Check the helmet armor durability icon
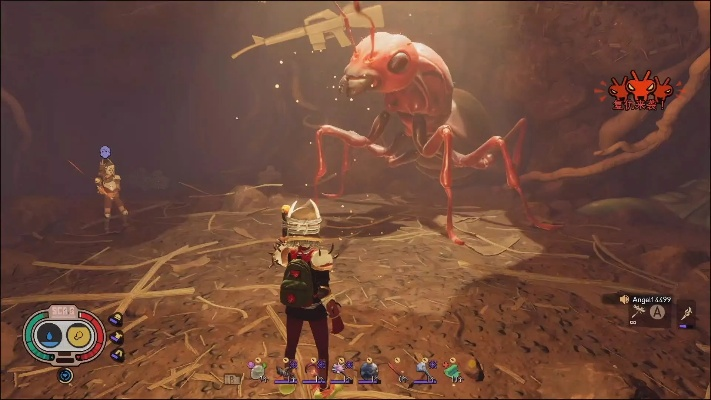Viewport: 711px width, 400px height. click(x=116, y=320)
